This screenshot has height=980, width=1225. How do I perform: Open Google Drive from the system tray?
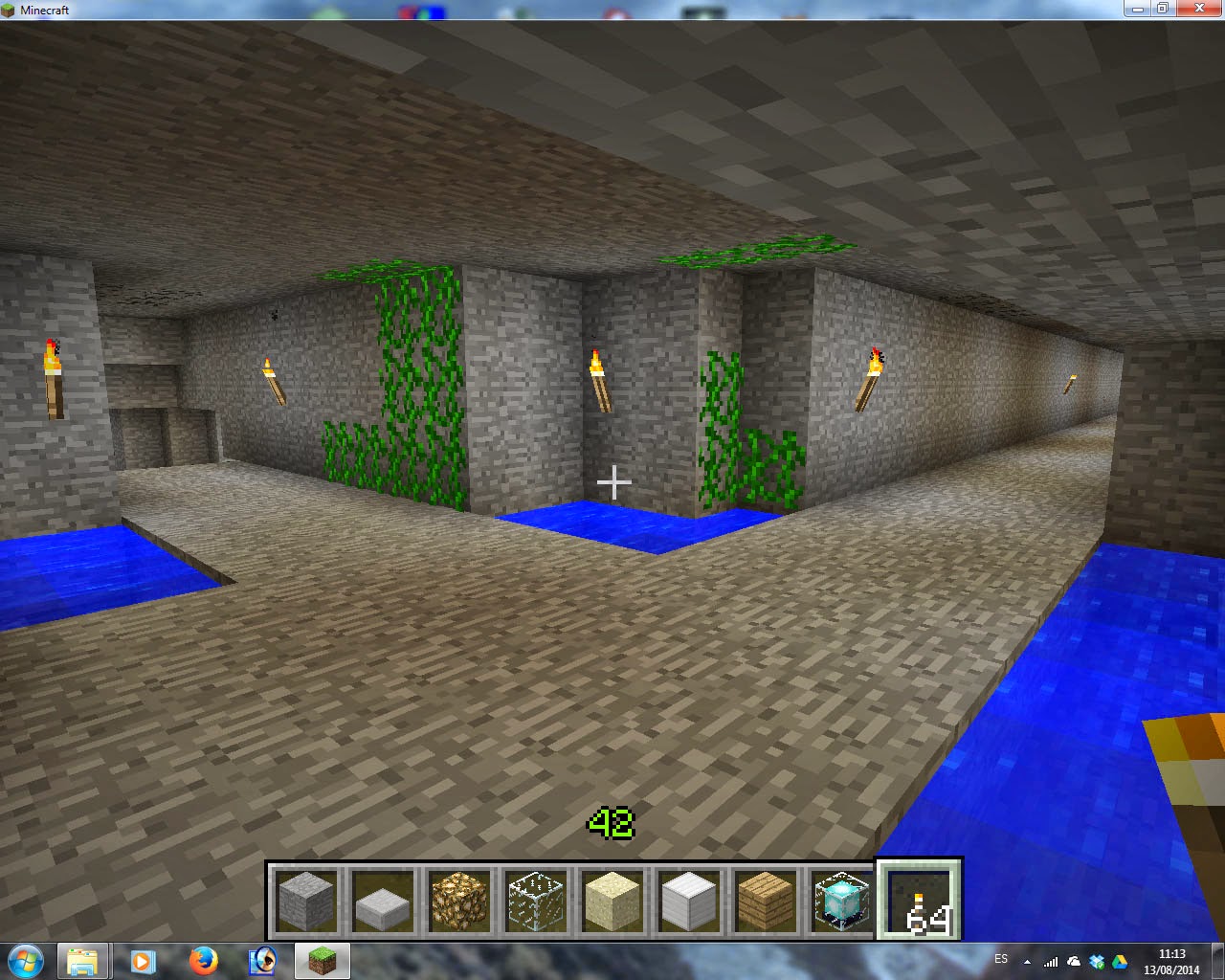tap(1119, 962)
